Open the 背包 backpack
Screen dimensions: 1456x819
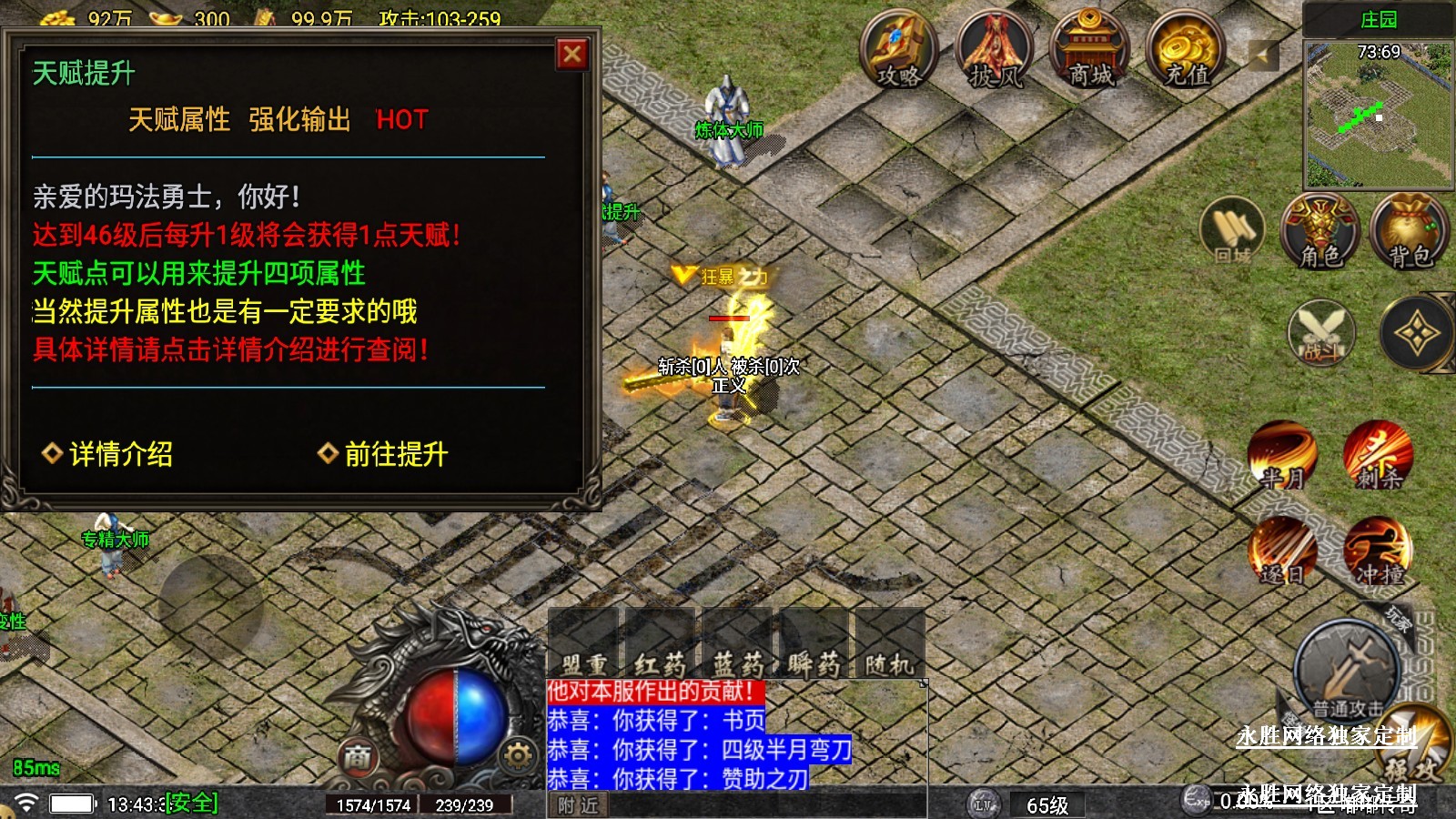(x=1409, y=231)
